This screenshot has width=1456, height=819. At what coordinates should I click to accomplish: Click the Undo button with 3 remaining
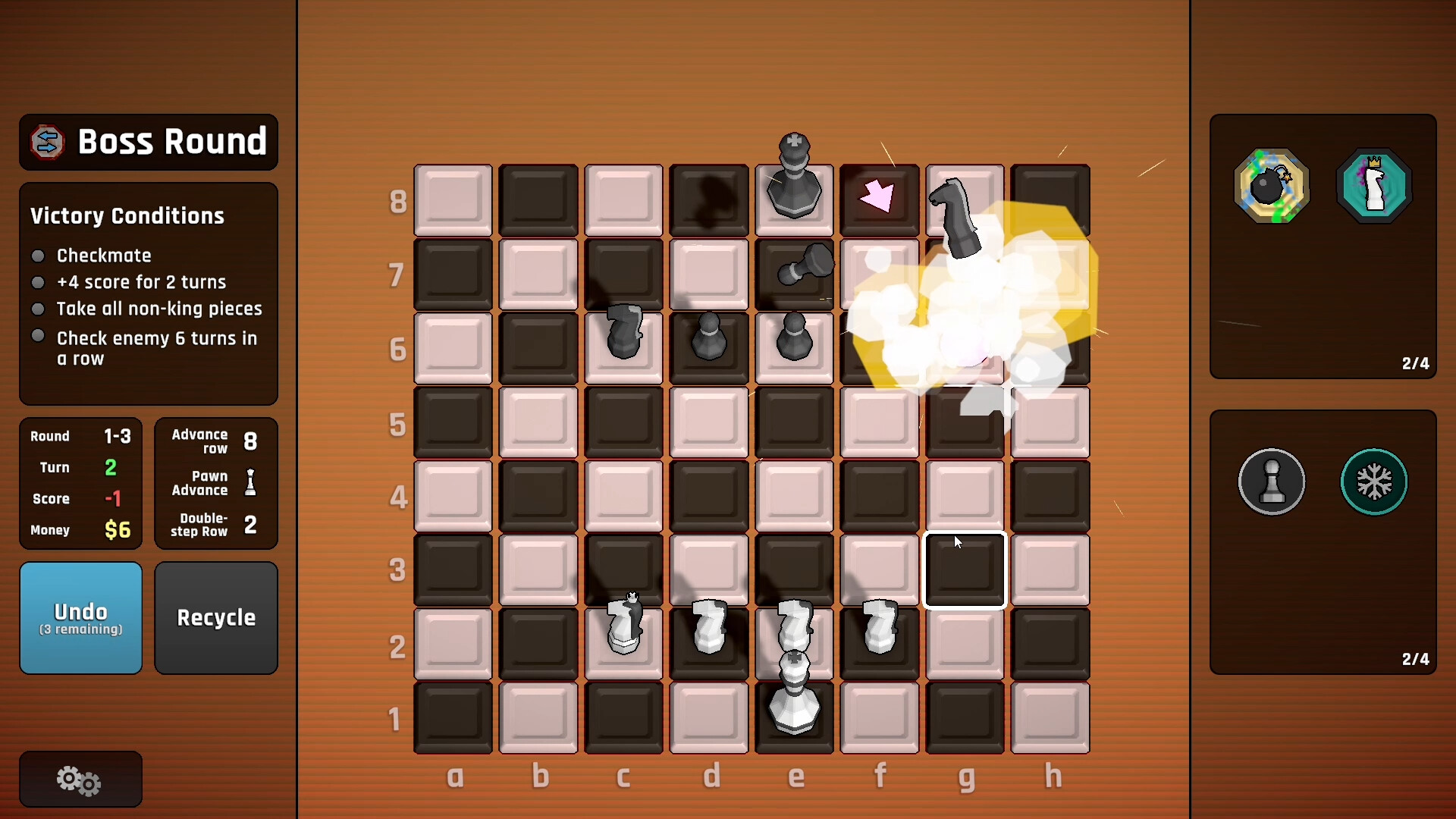pyautogui.click(x=80, y=617)
